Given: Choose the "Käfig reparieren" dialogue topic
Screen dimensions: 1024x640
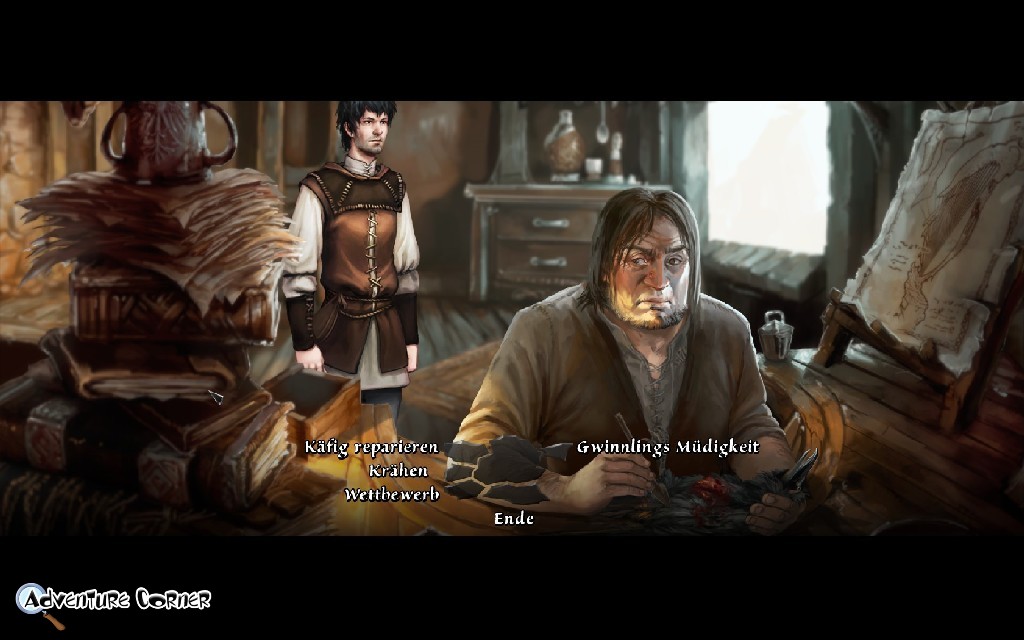Looking at the screenshot, I should (x=372, y=447).
